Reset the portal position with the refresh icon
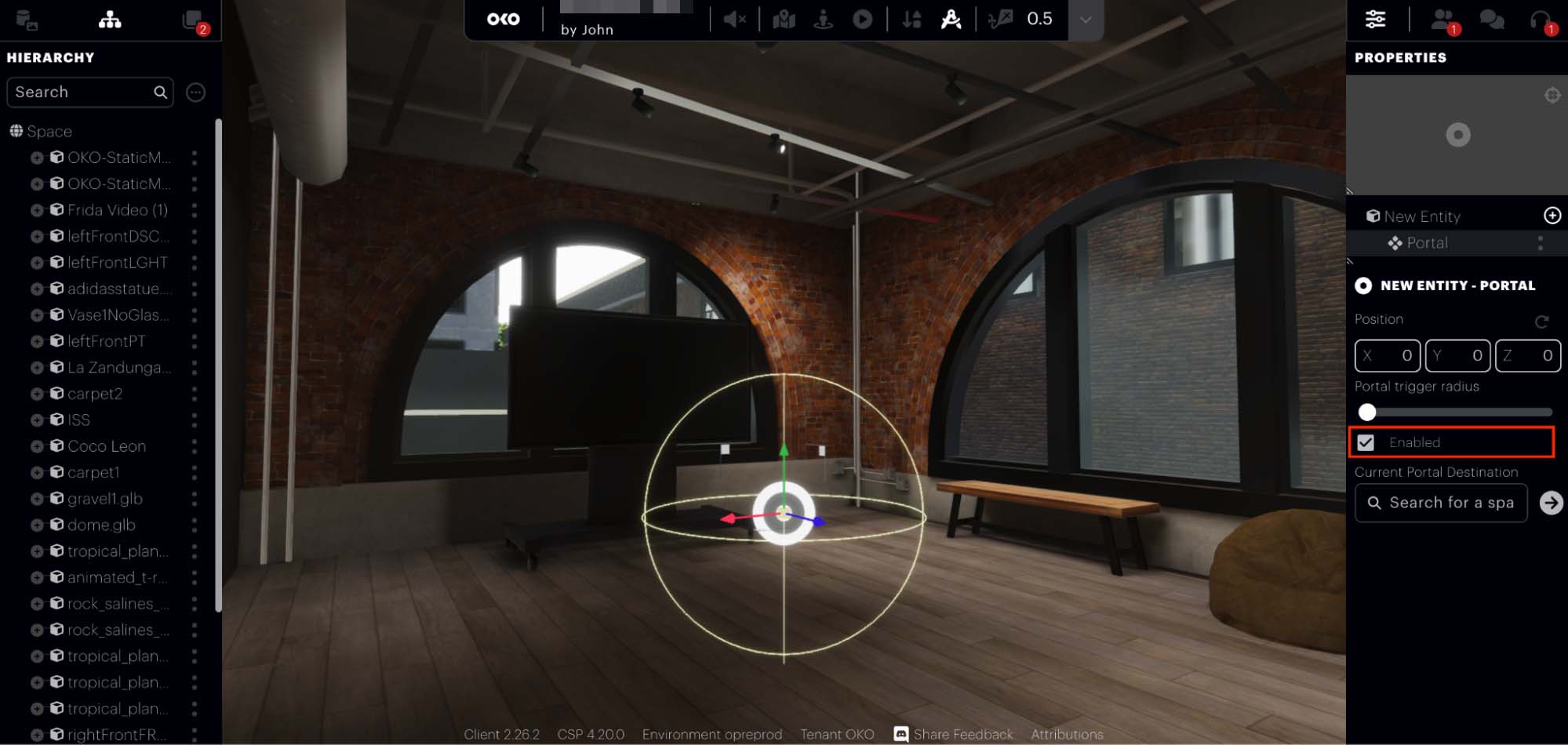The height and width of the screenshot is (745, 1568). 1541,321
